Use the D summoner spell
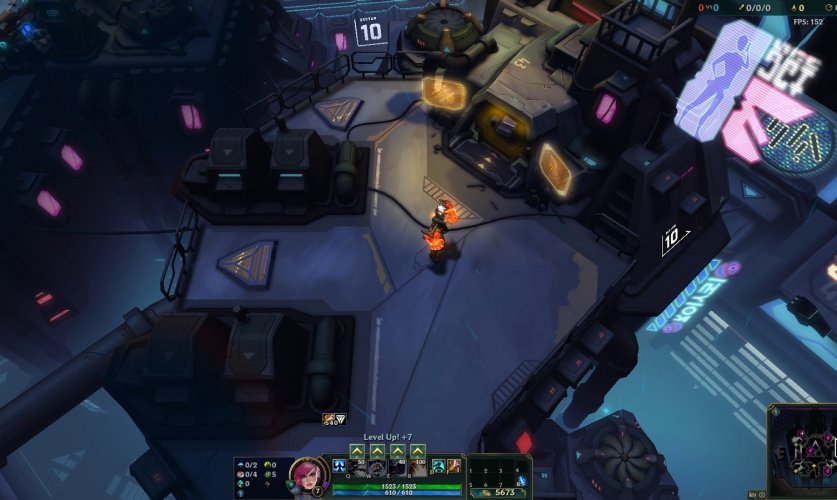The height and width of the screenshot is (500, 837). [439, 466]
